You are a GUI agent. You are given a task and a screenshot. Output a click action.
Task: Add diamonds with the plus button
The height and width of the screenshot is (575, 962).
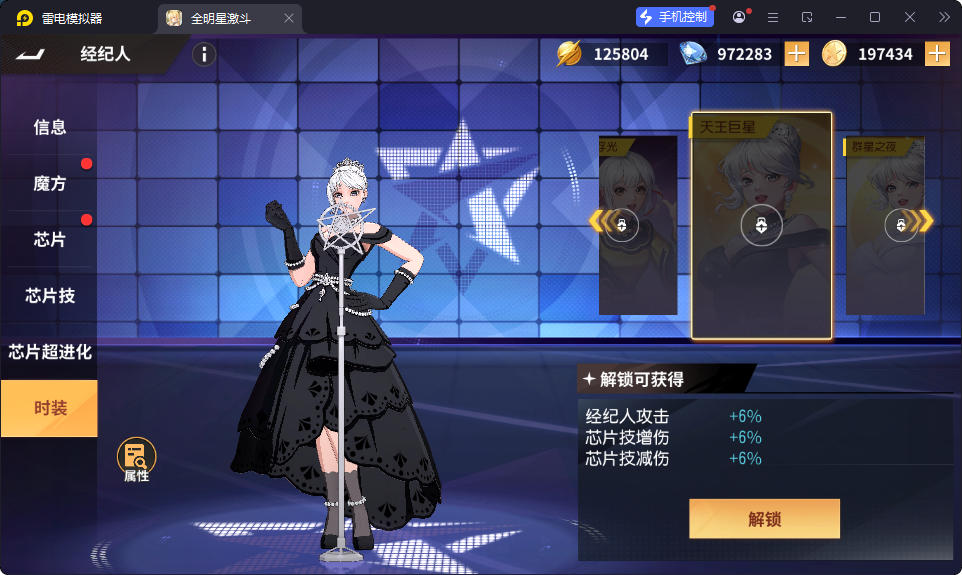(797, 54)
